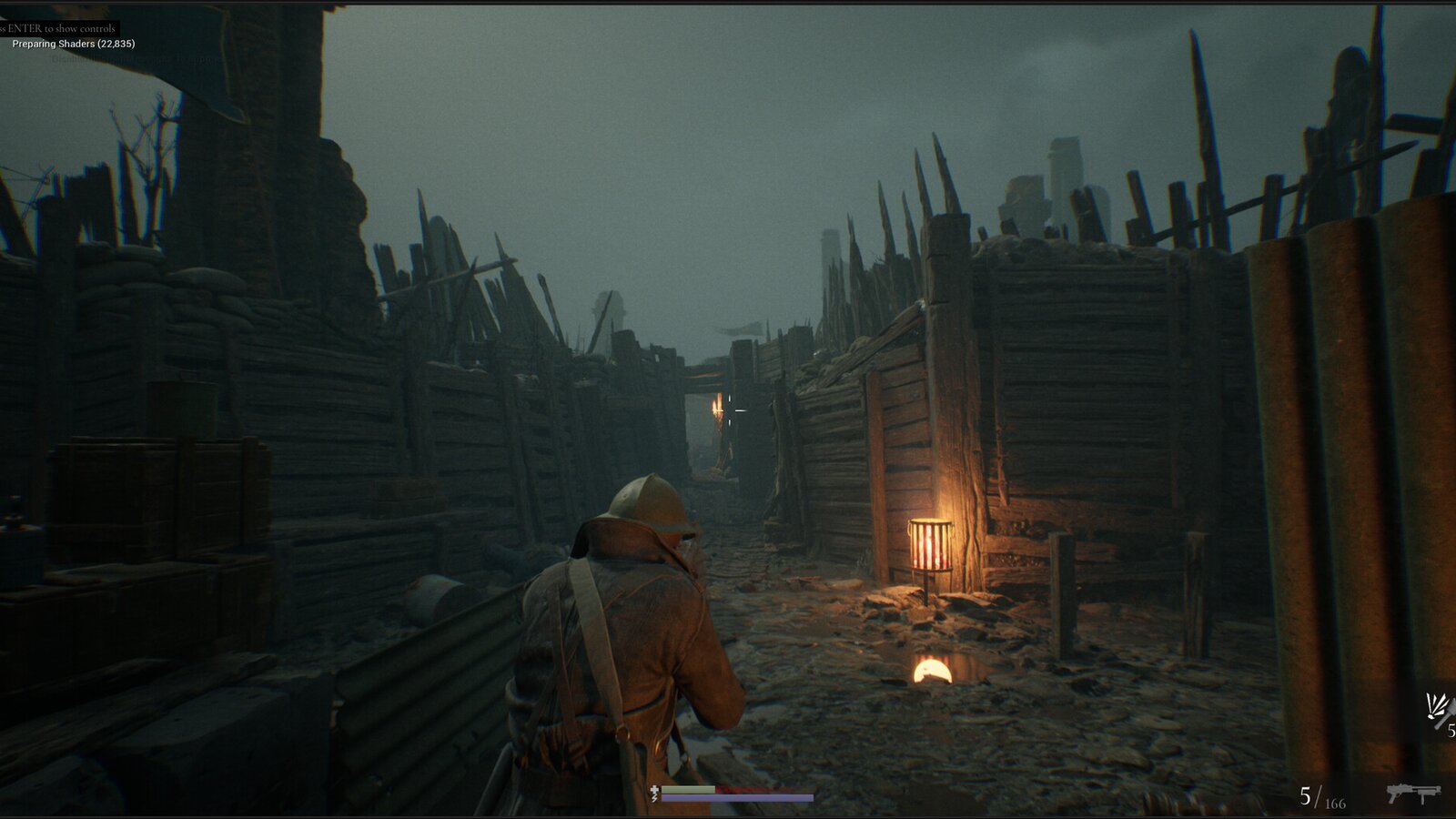
Task: Select the stamina lightning bolt icon
Action: (x=654, y=798)
